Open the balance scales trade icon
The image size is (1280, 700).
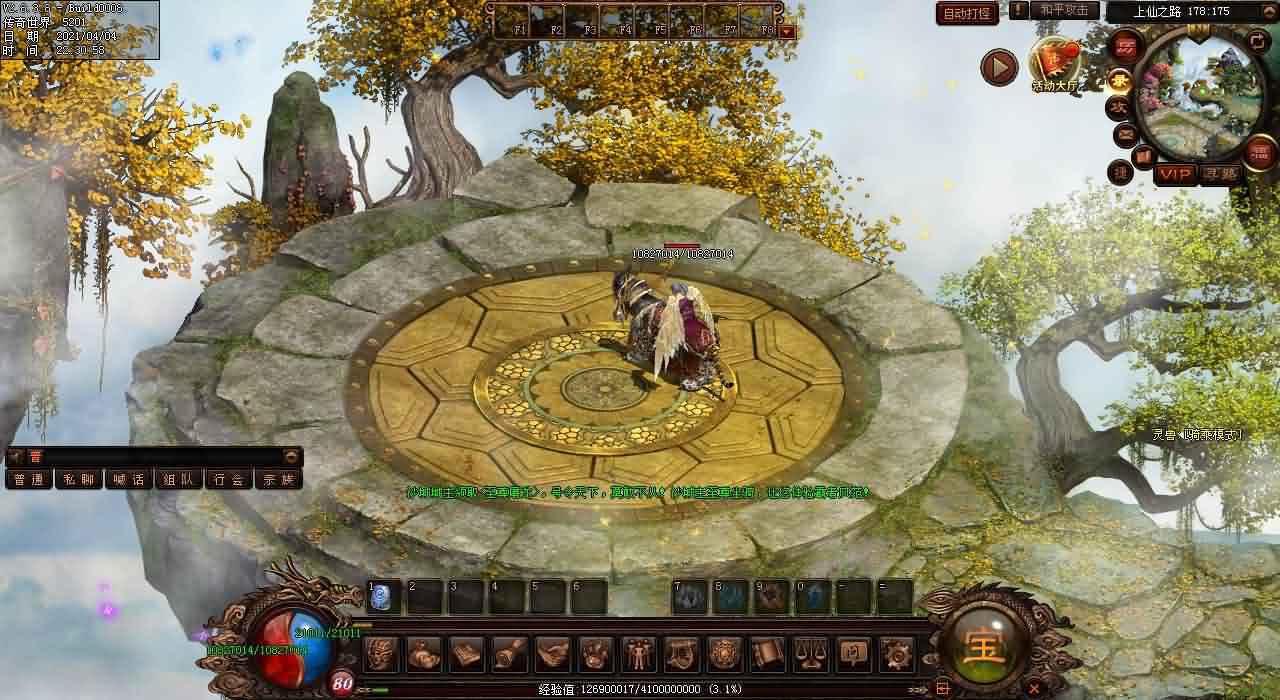[810, 654]
